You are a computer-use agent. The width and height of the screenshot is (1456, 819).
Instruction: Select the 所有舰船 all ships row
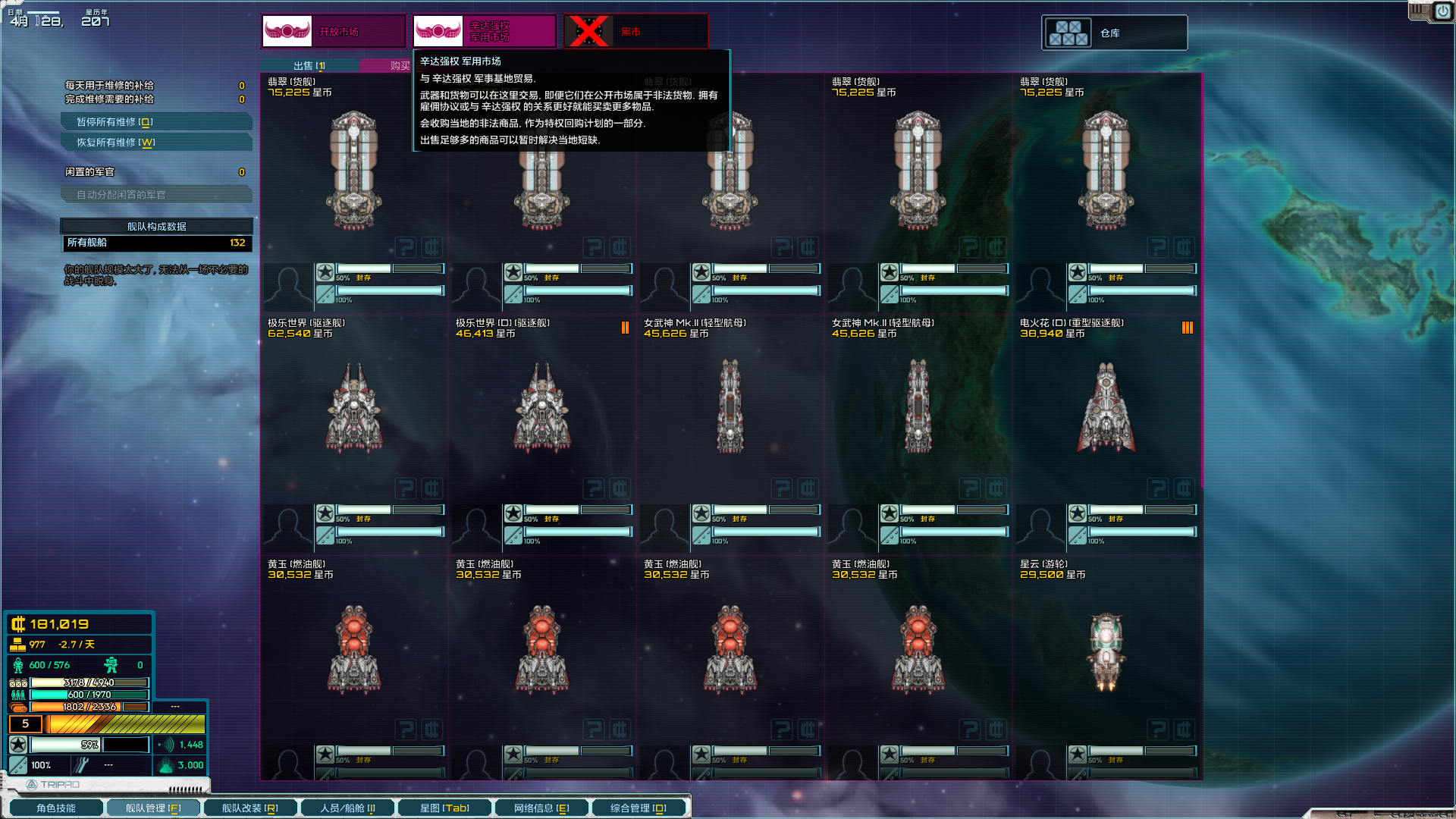156,243
